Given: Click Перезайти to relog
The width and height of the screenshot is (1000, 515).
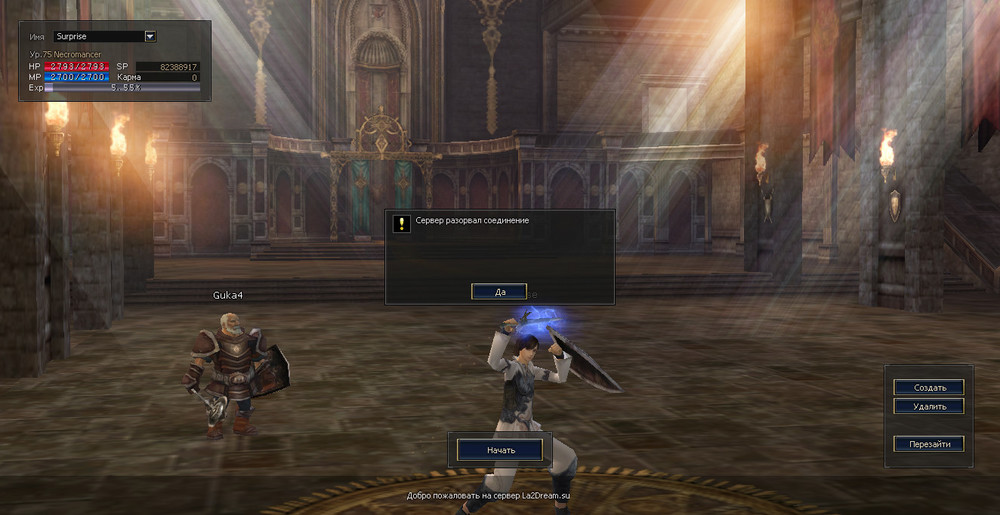Looking at the screenshot, I should point(929,443).
